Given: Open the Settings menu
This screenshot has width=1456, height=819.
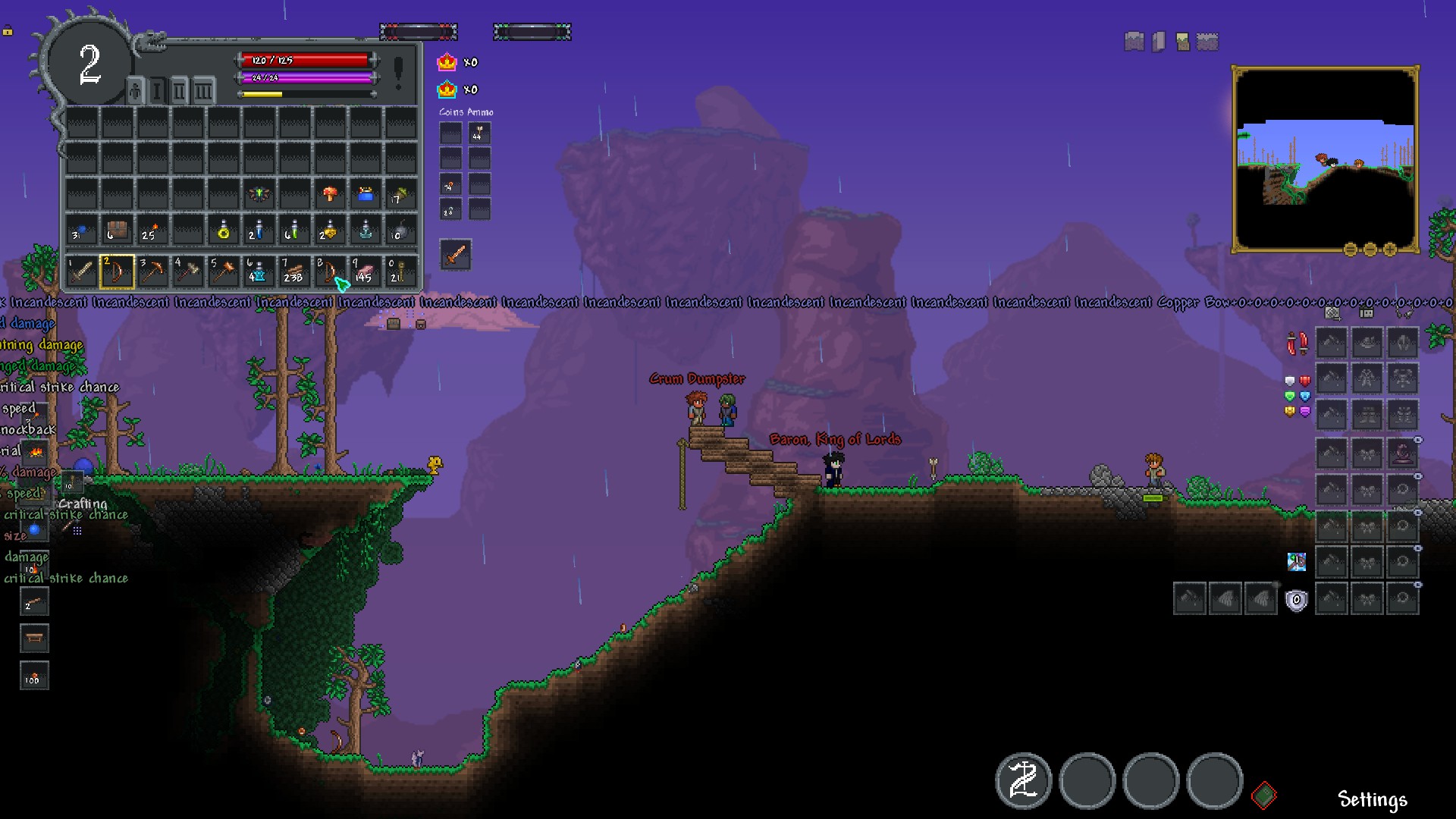Looking at the screenshot, I should 1372,799.
